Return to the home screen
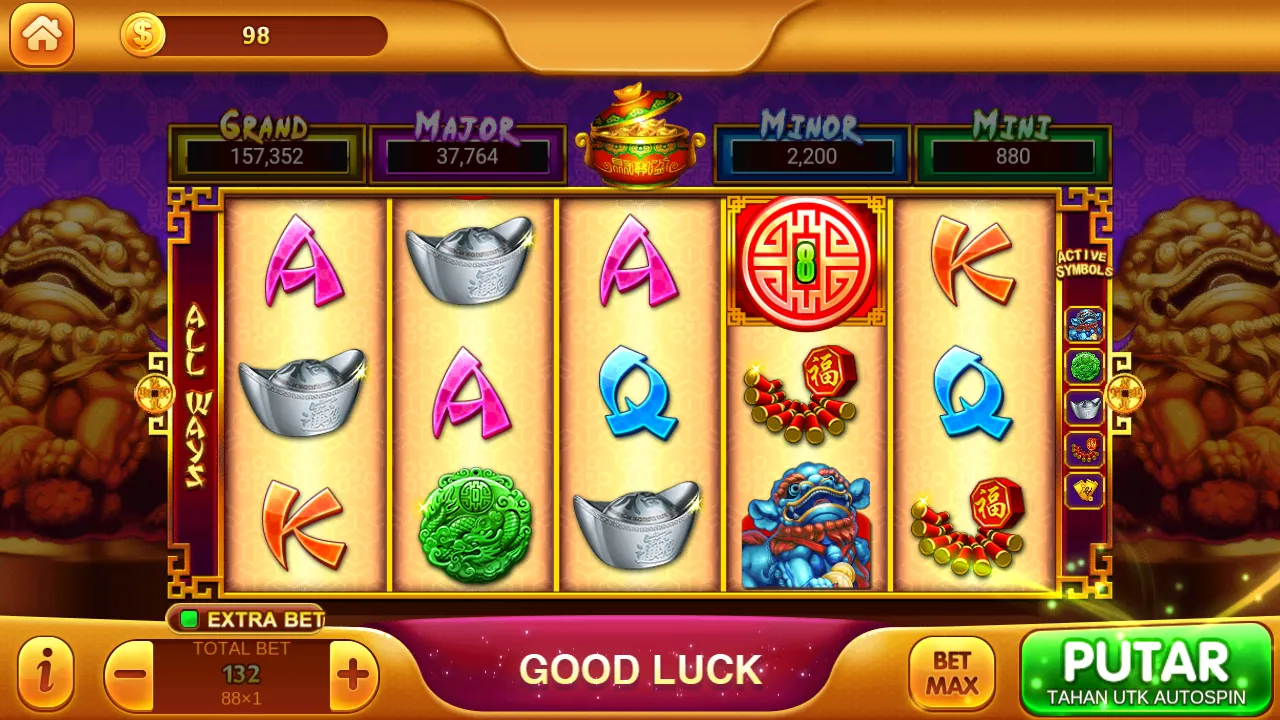The height and width of the screenshot is (720, 1280). pos(42,35)
